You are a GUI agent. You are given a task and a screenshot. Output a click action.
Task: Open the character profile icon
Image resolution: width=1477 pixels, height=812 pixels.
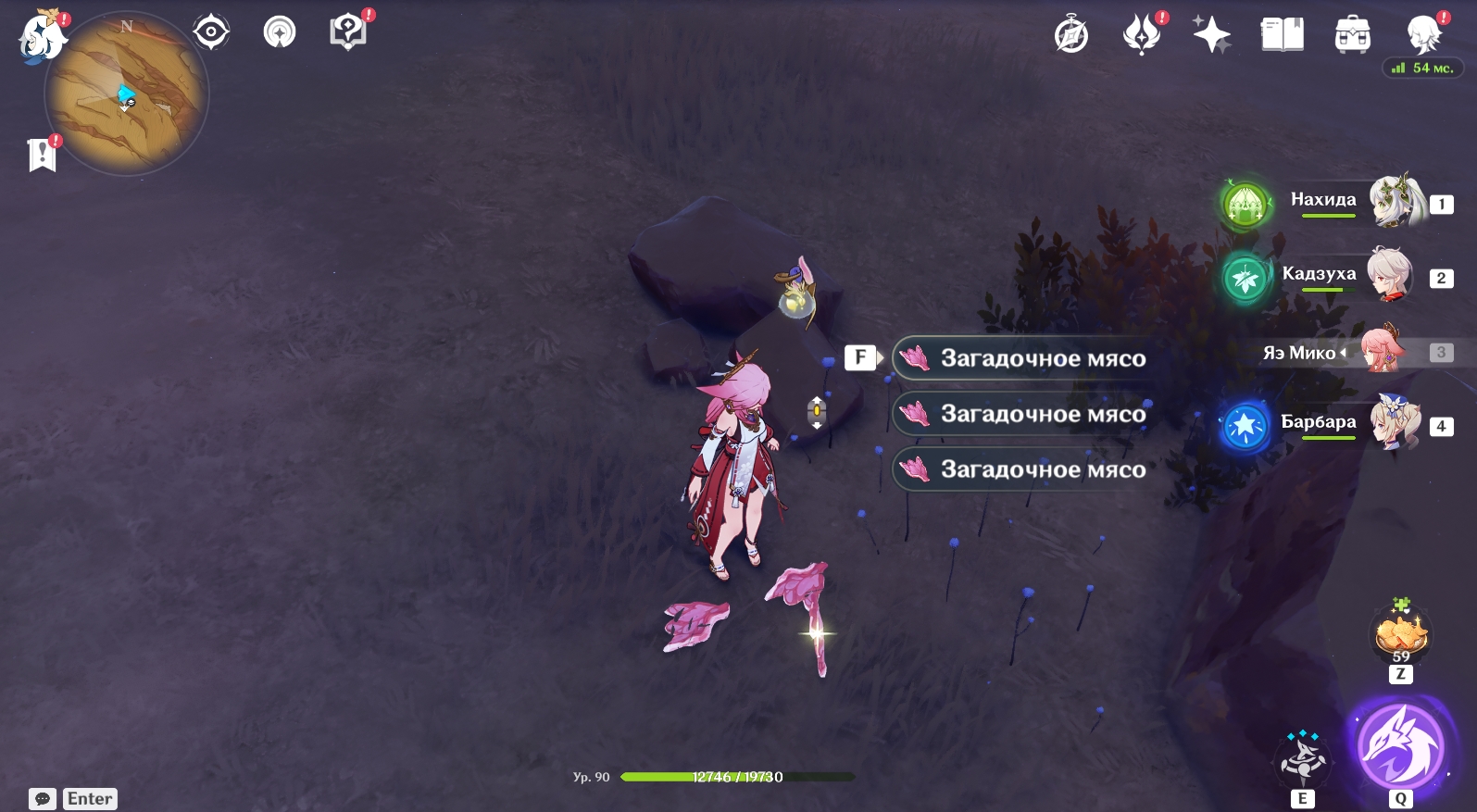click(1423, 35)
